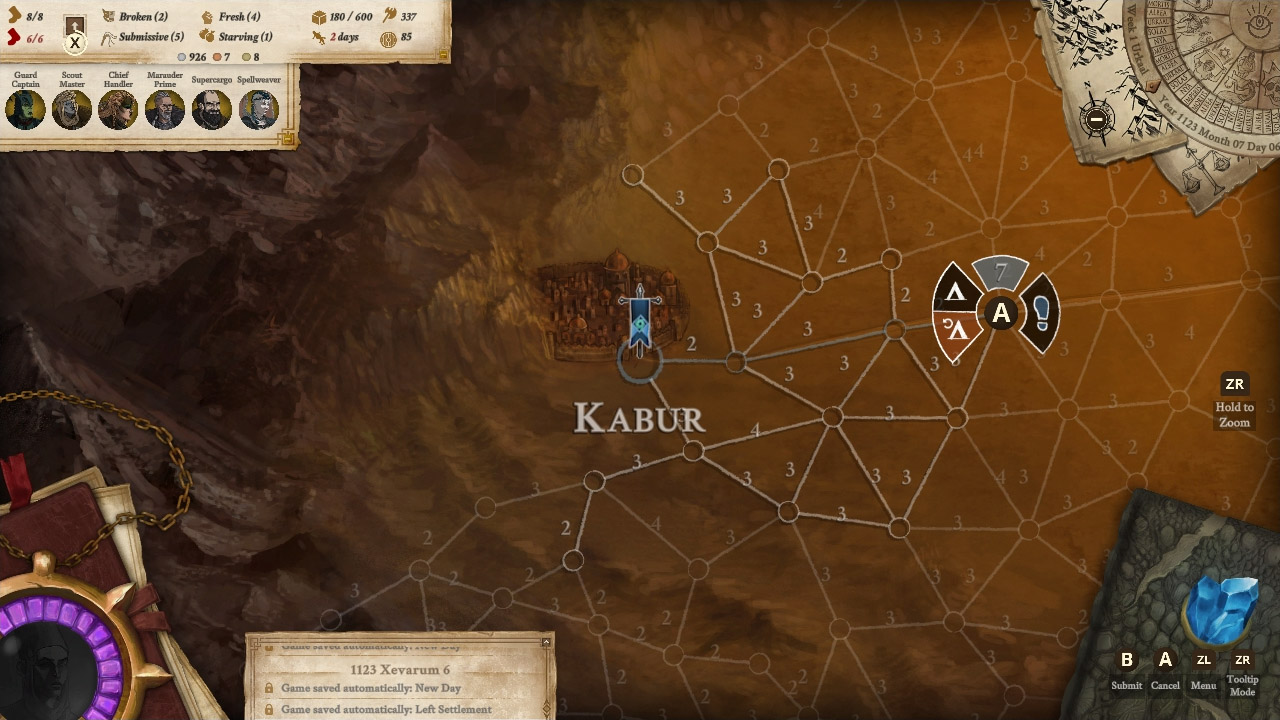This screenshot has height=720, width=1280.
Task: Open the Menu via ZL
Action: coord(1203,660)
